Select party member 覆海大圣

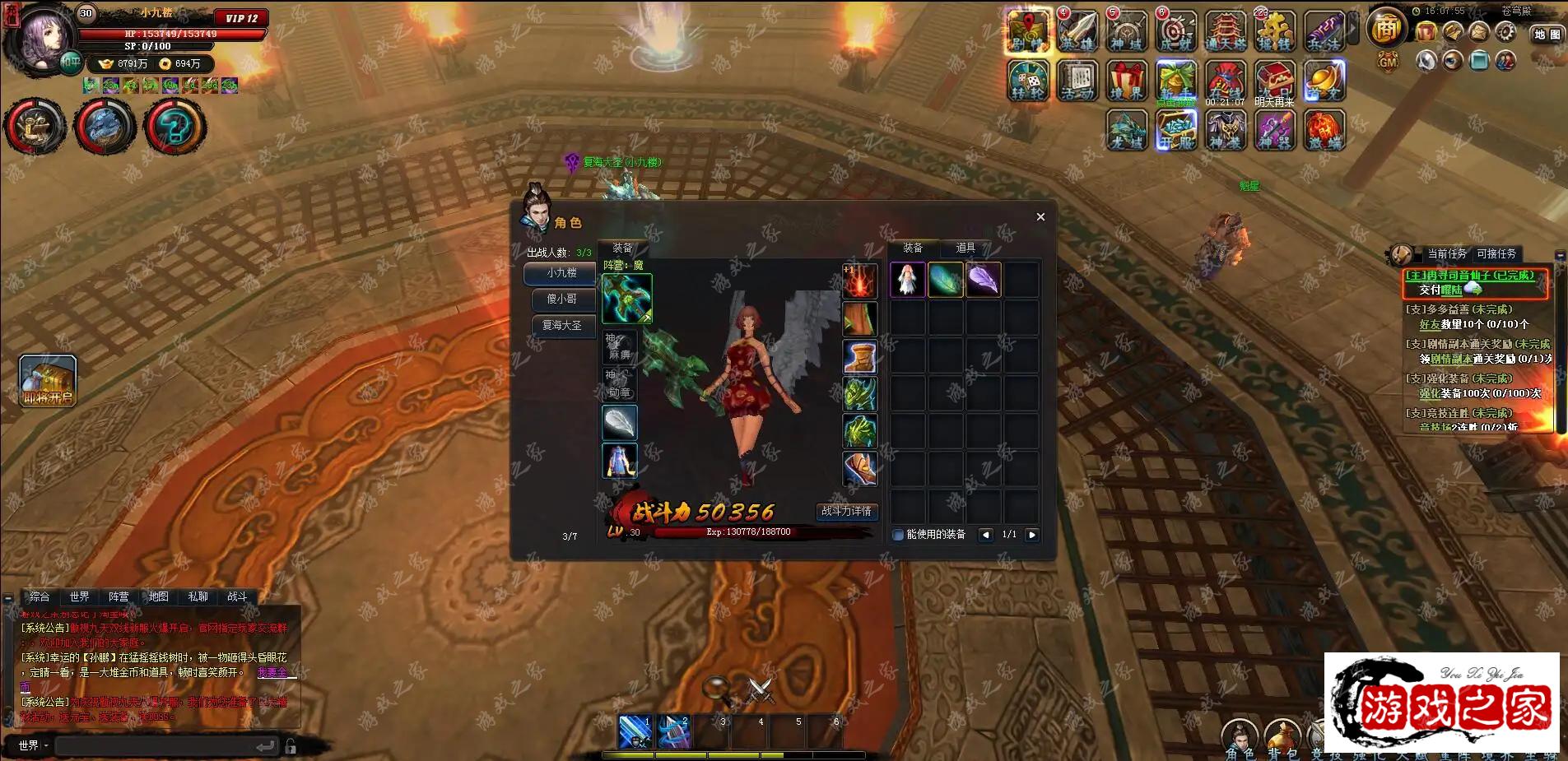[x=561, y=326]
